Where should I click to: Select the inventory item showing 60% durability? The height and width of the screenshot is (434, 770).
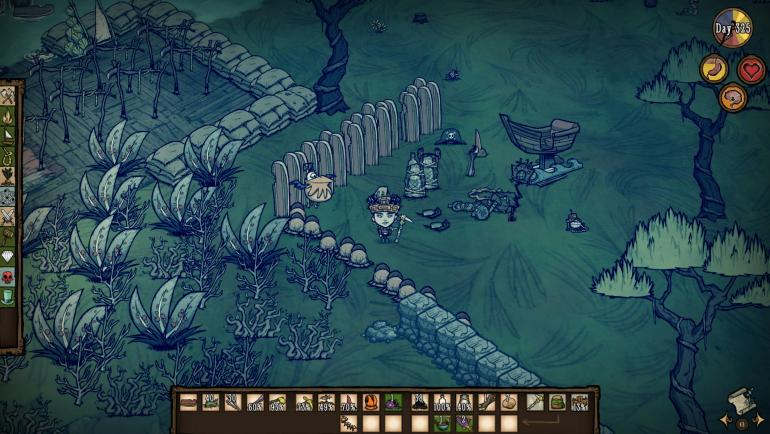tap(255, 402)
